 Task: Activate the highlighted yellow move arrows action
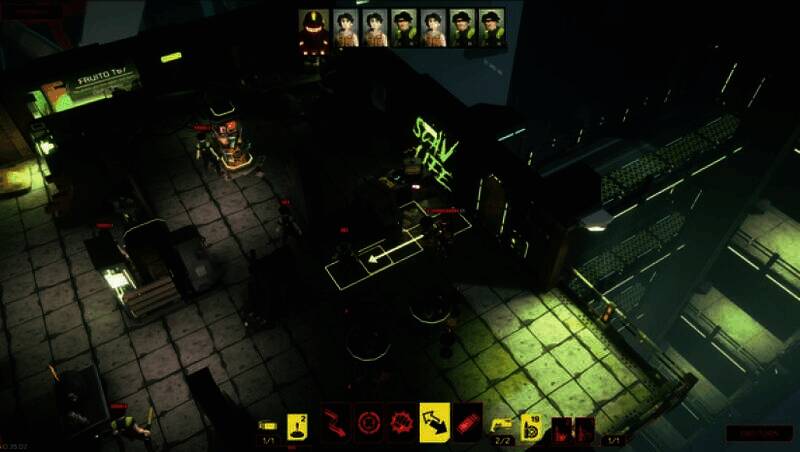[x=435, y=421]
